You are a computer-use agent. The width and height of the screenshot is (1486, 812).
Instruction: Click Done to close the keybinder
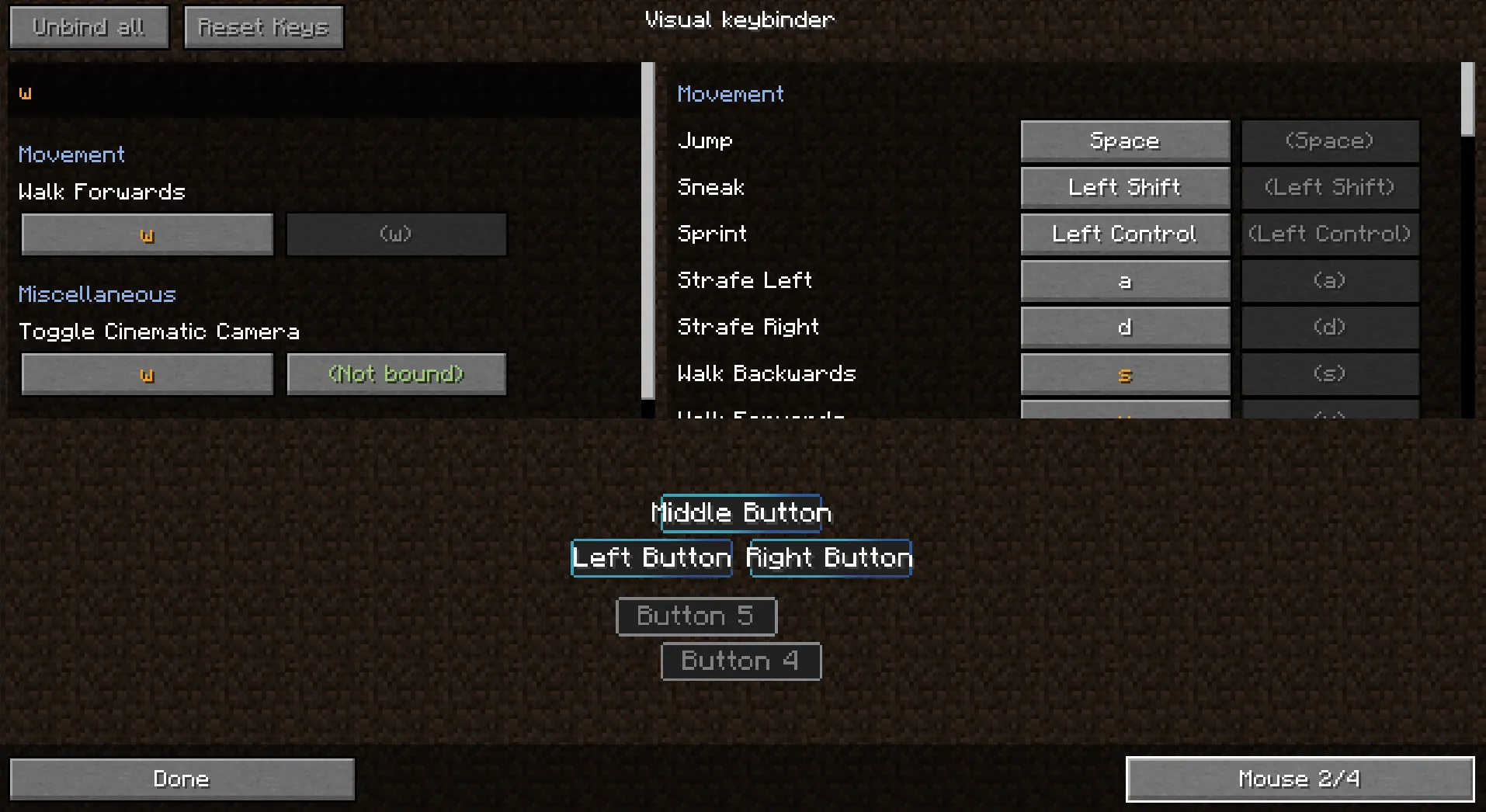click(x=181, y=779)
